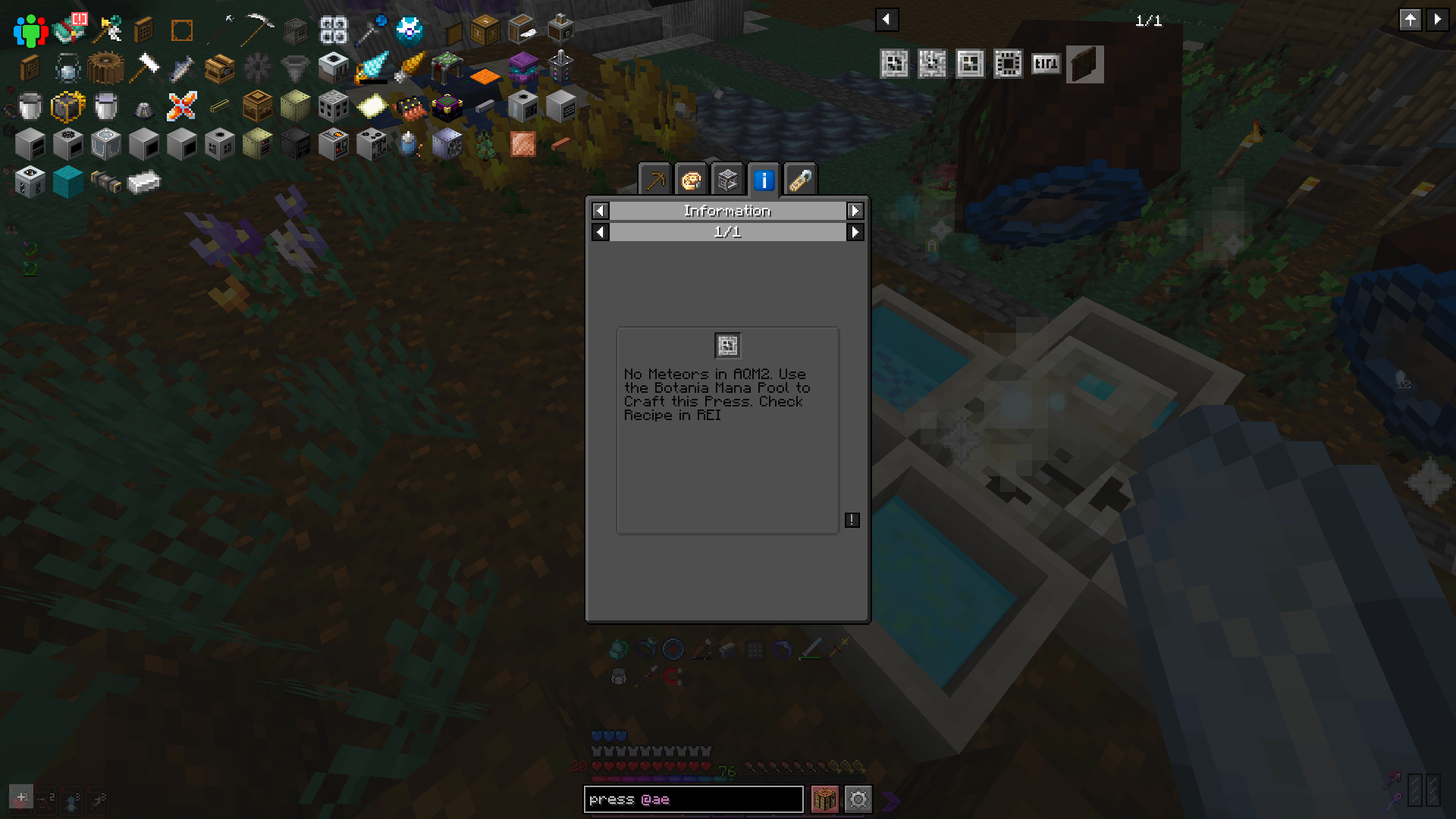1456x819 pixels.
Task: Click the right arrow beside the Information header
Action: (x=855, y=211)
